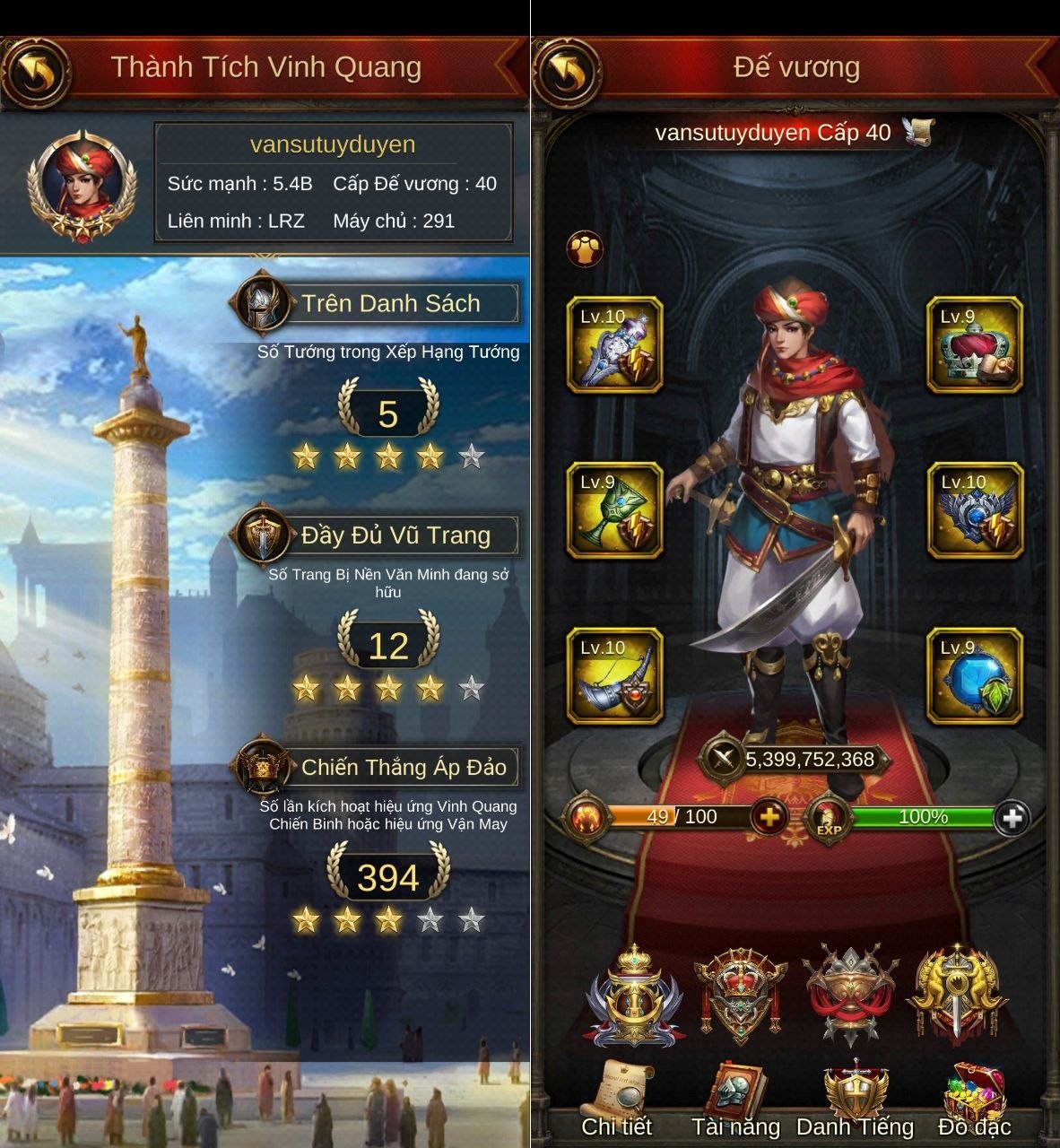Select the Lv.10 scepter equipment slot
The height and width of the screenshot is (1148, 1060).
click(x=615, y=345)
